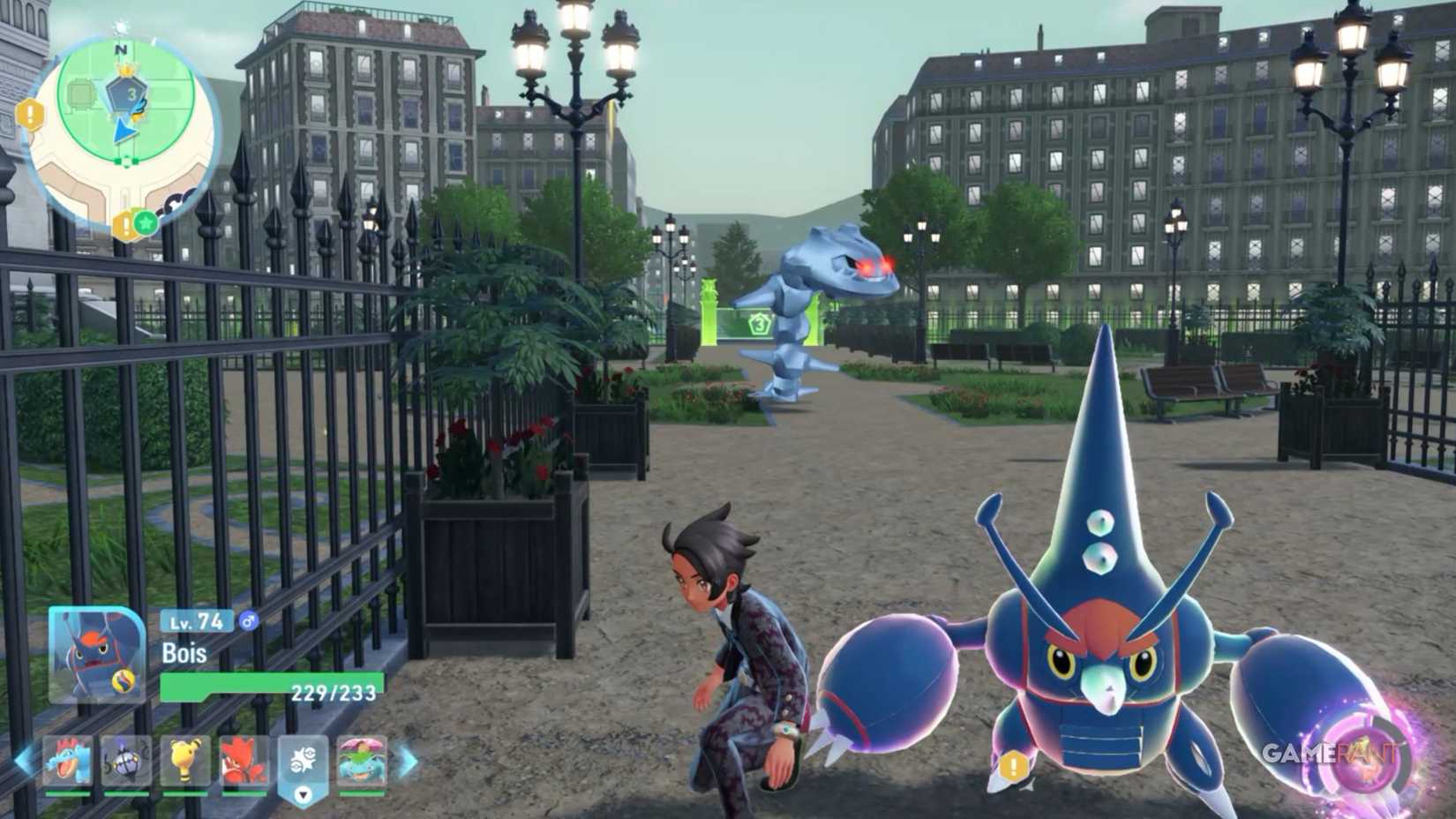Screen dimensions: 1456x819
Task: Select Scizor in the party bar
Action: (x=244, y=760)
